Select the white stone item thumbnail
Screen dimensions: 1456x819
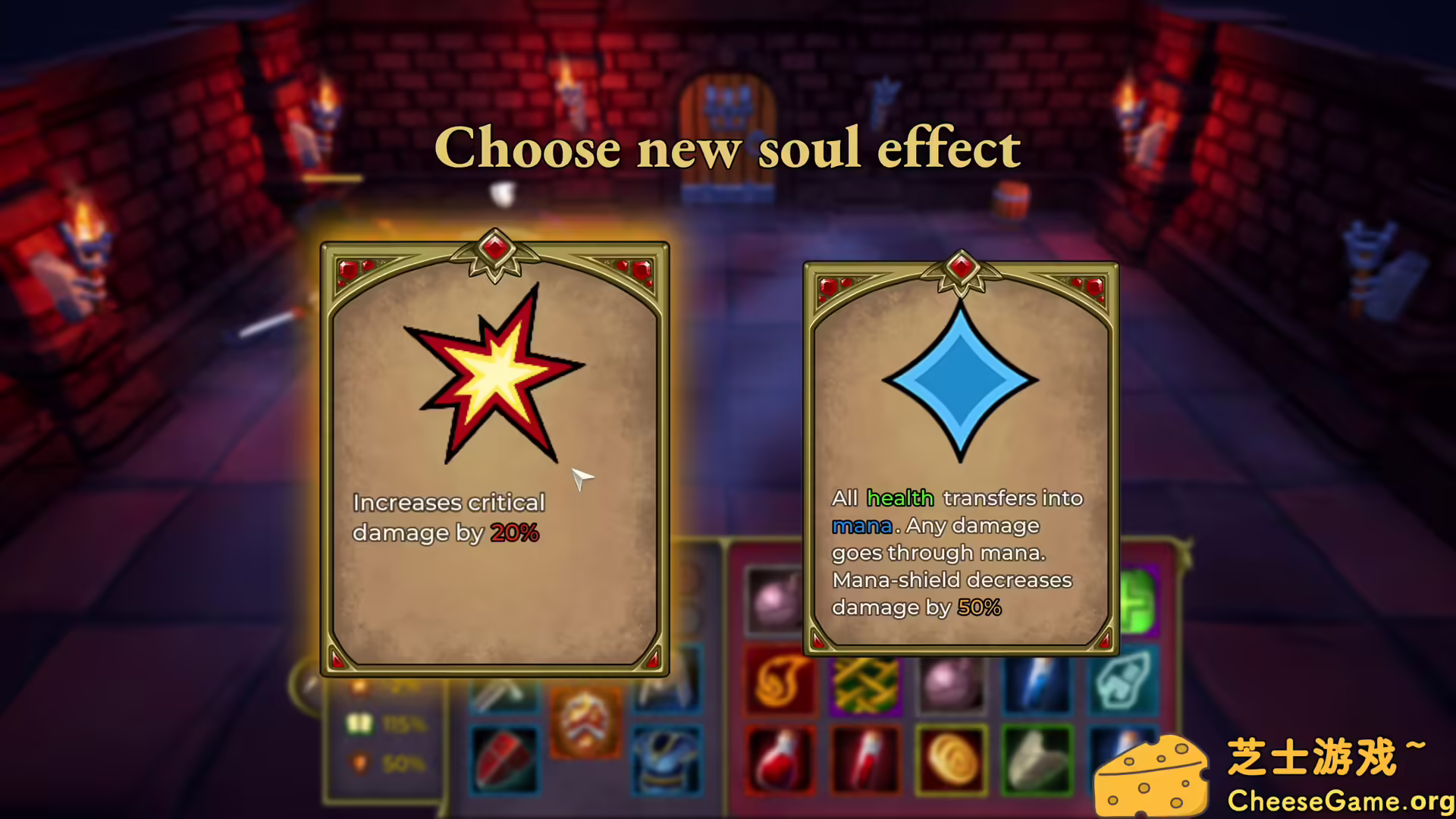point(1037,760)
